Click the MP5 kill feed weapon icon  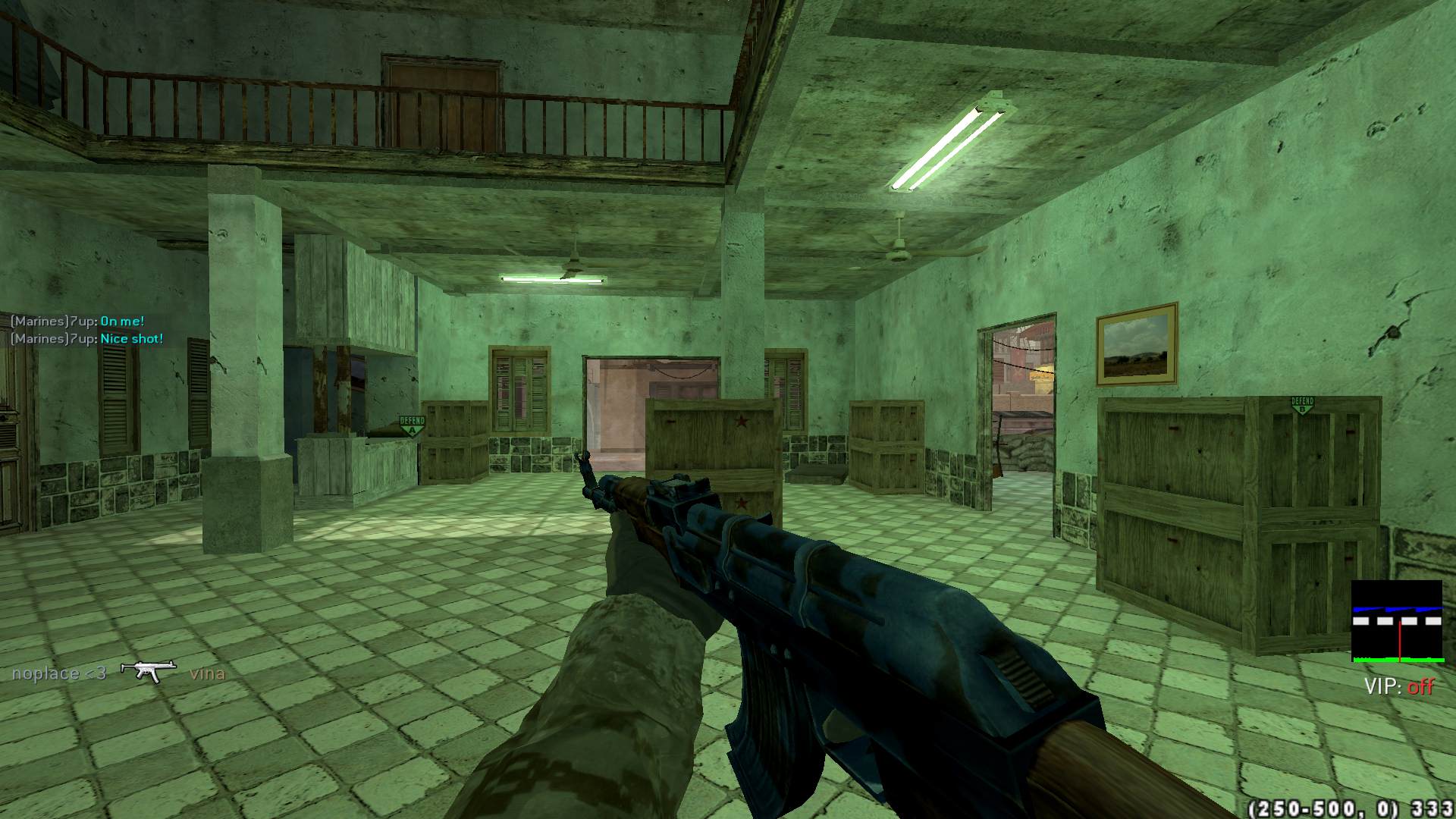click(149, 671)
